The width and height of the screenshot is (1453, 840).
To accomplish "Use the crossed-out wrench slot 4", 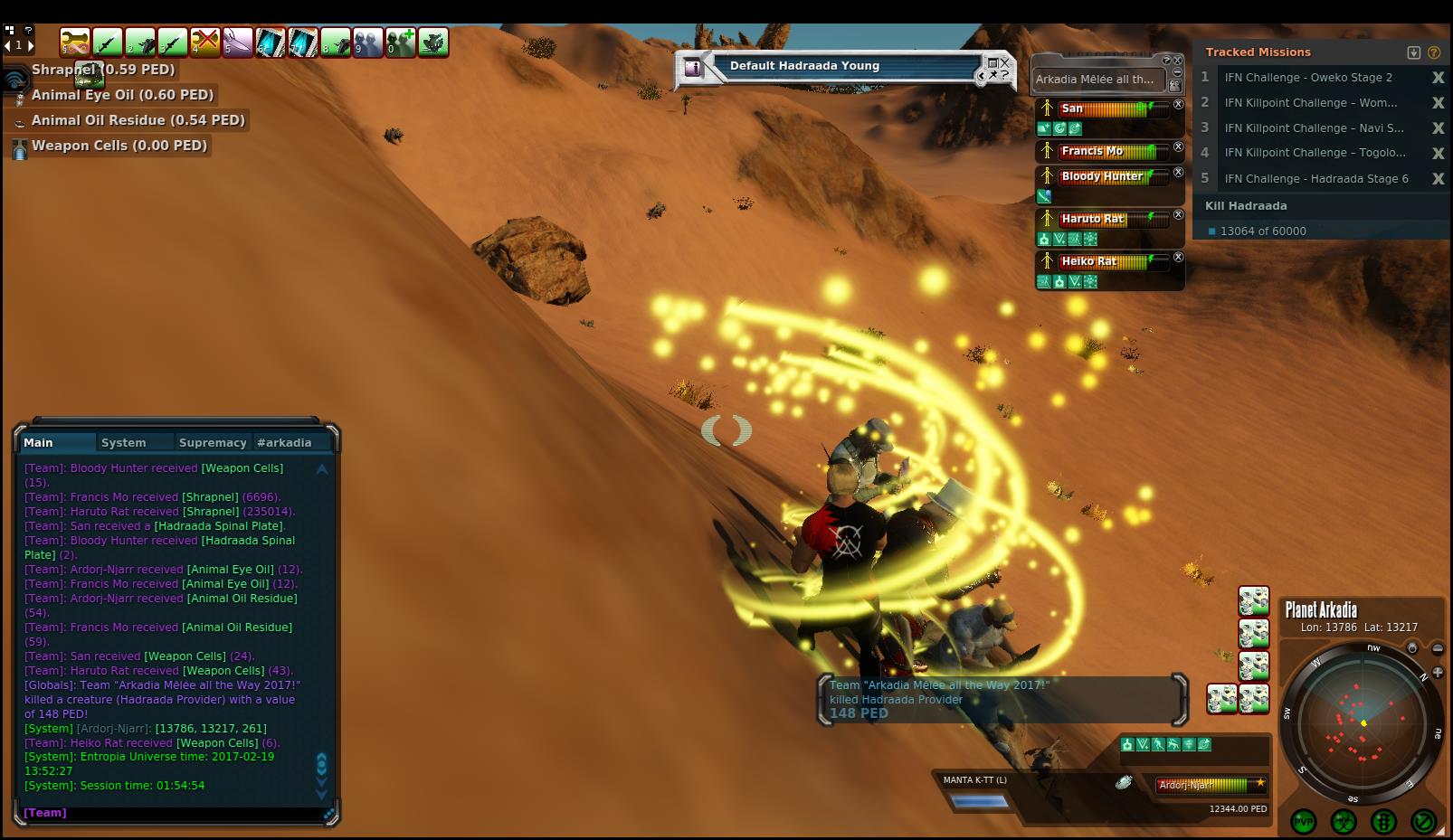I will click(x=205, y=42).
